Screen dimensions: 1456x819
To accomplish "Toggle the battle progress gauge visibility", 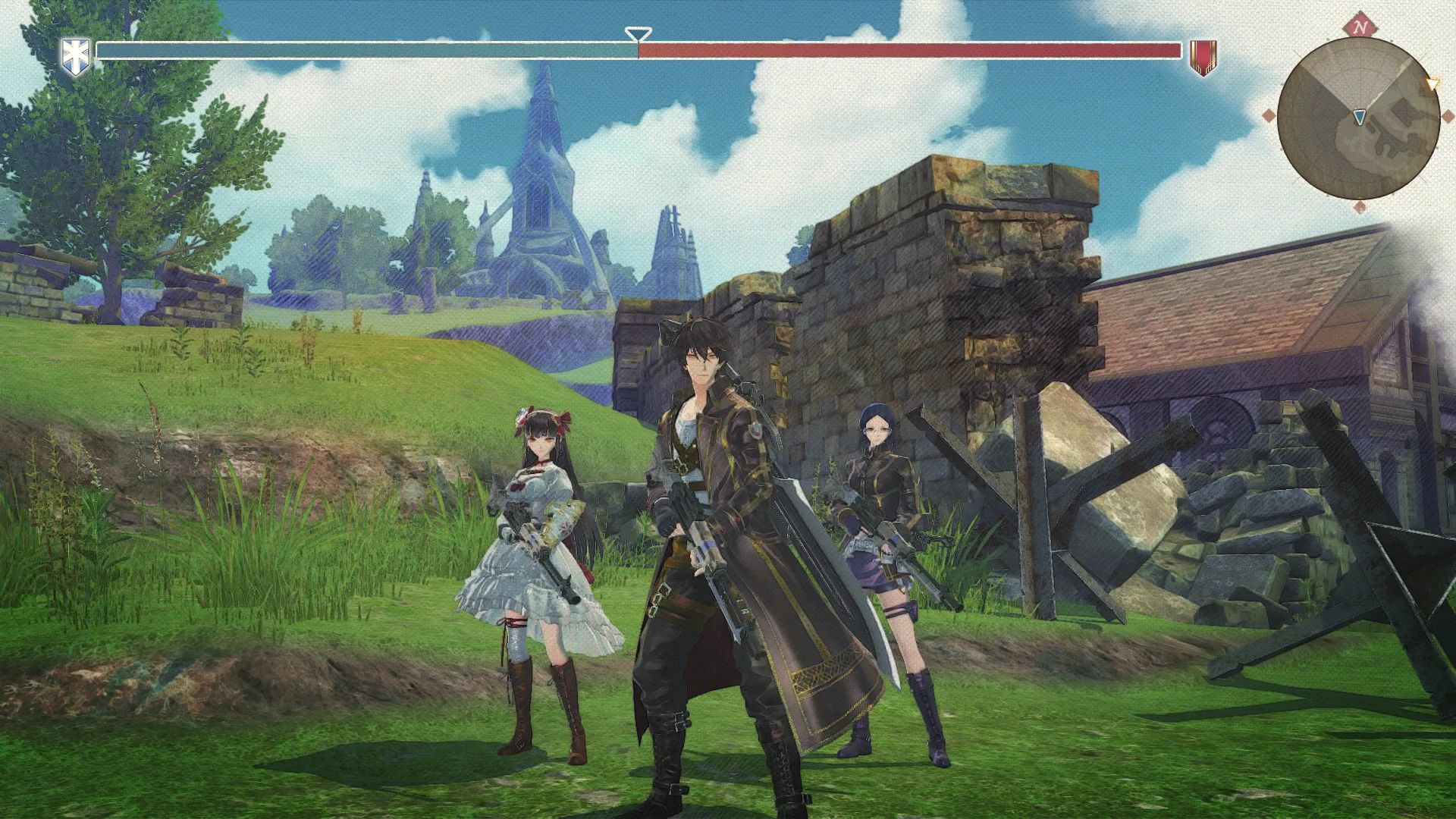I will pyautogui.click(x=637, y=52).
